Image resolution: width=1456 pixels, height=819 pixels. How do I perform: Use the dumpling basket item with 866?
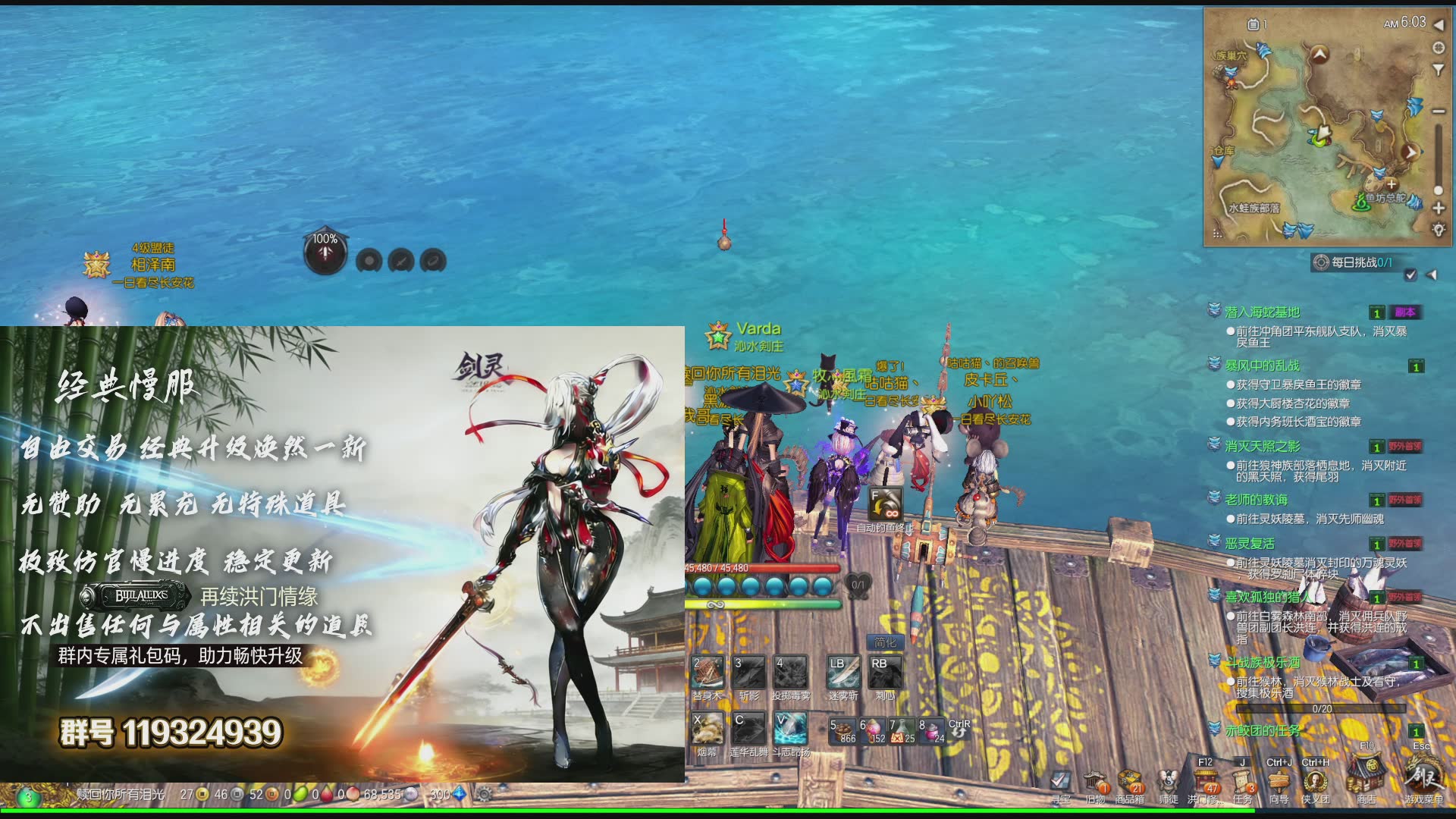click(x=843, y=730)
